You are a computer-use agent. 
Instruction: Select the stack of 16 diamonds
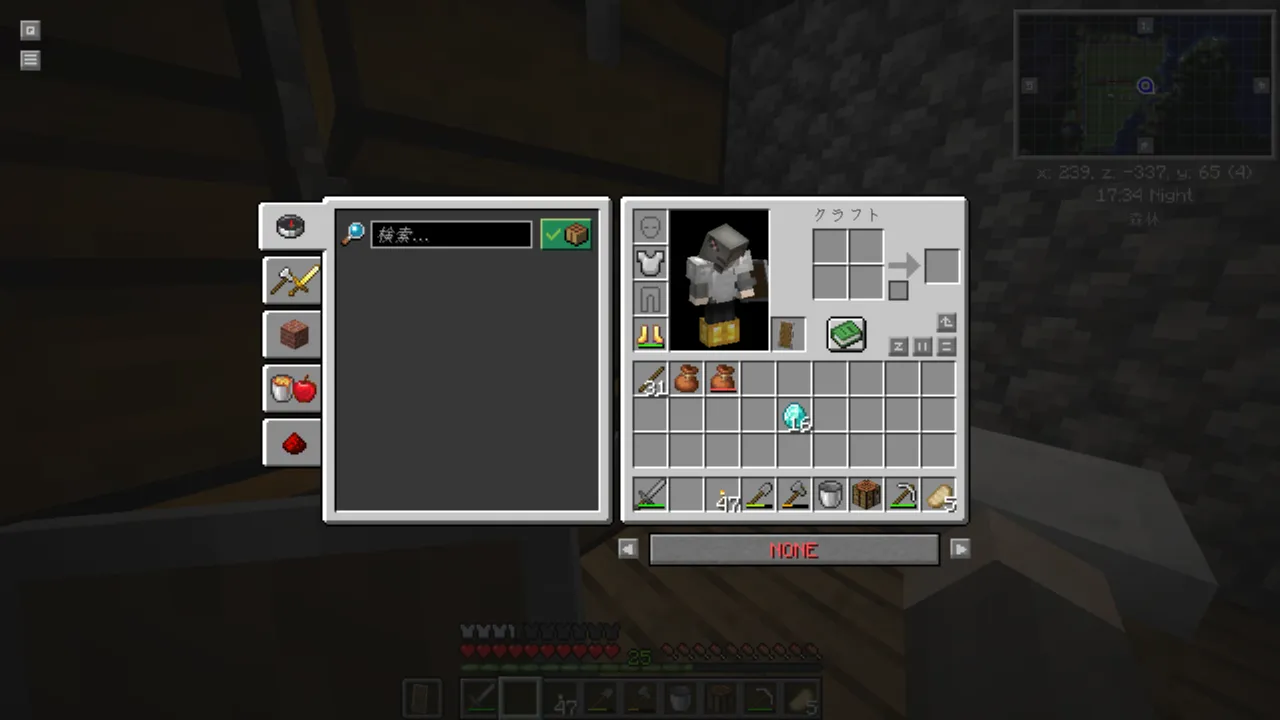(x=795, y=416)
